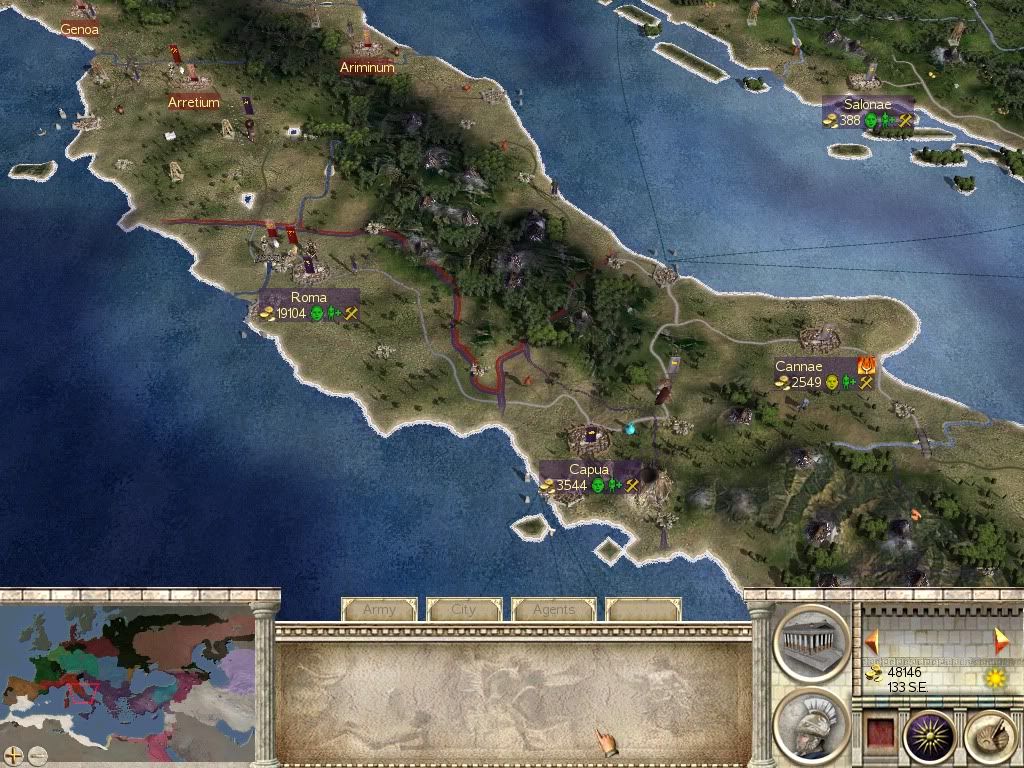This screenshot has height=768, width=1024.
Task: Click the blank unlabeled tab beside Agents
Action: pos(643,609)
